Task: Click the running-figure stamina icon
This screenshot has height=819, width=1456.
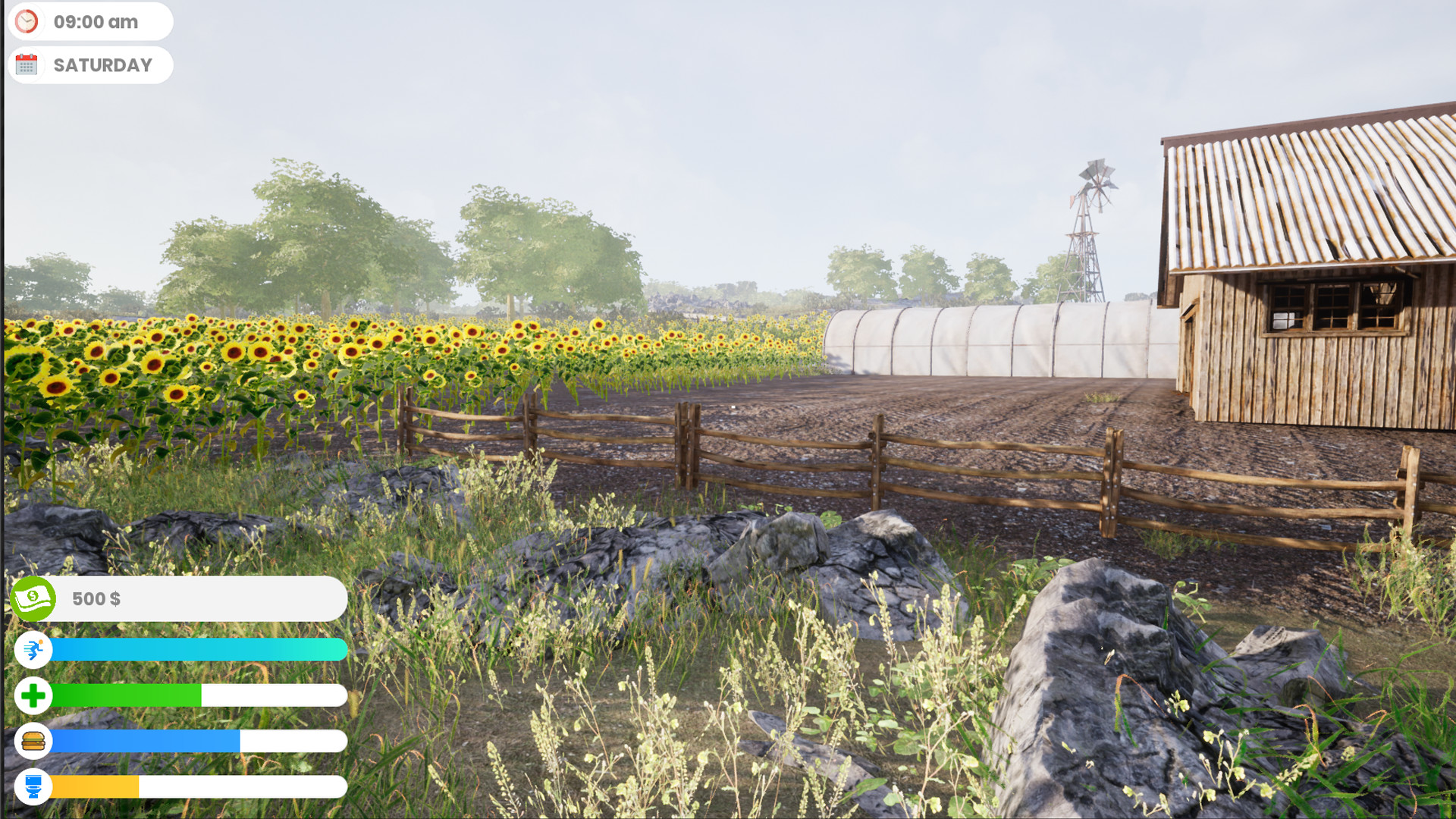Action: [x=33, y=650]
